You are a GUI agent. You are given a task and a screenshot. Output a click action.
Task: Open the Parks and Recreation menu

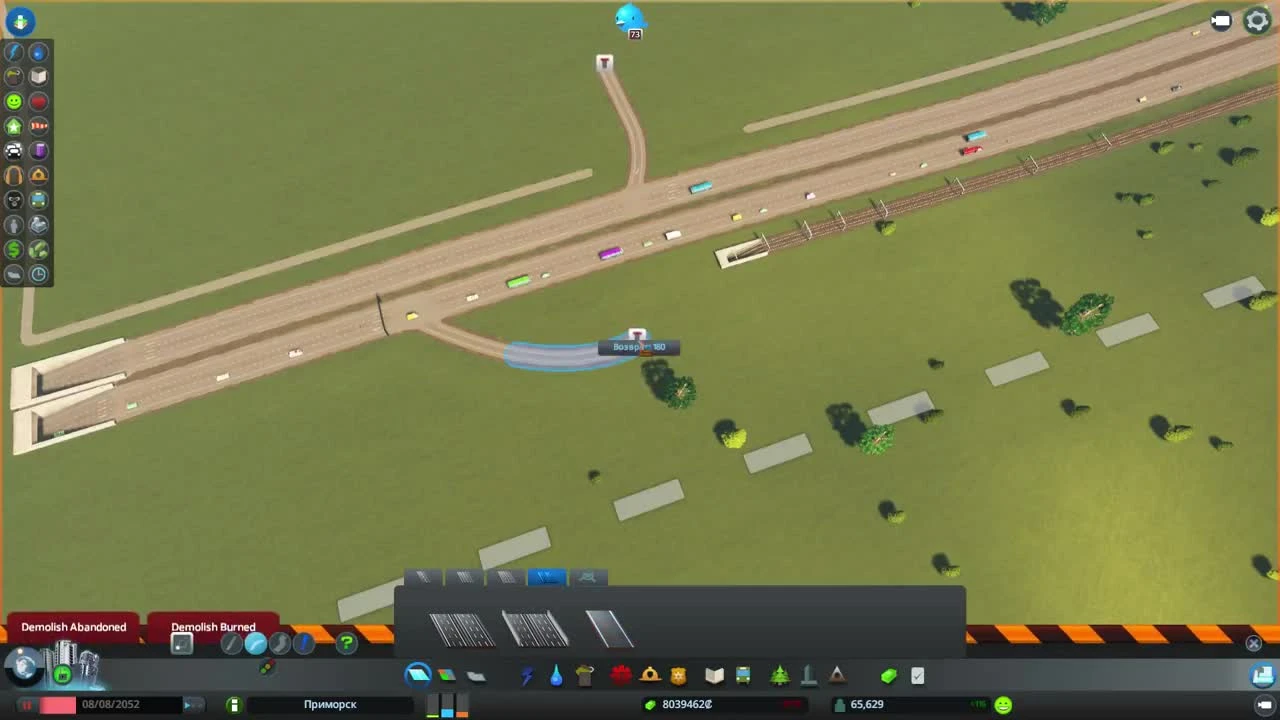[778, 675]
